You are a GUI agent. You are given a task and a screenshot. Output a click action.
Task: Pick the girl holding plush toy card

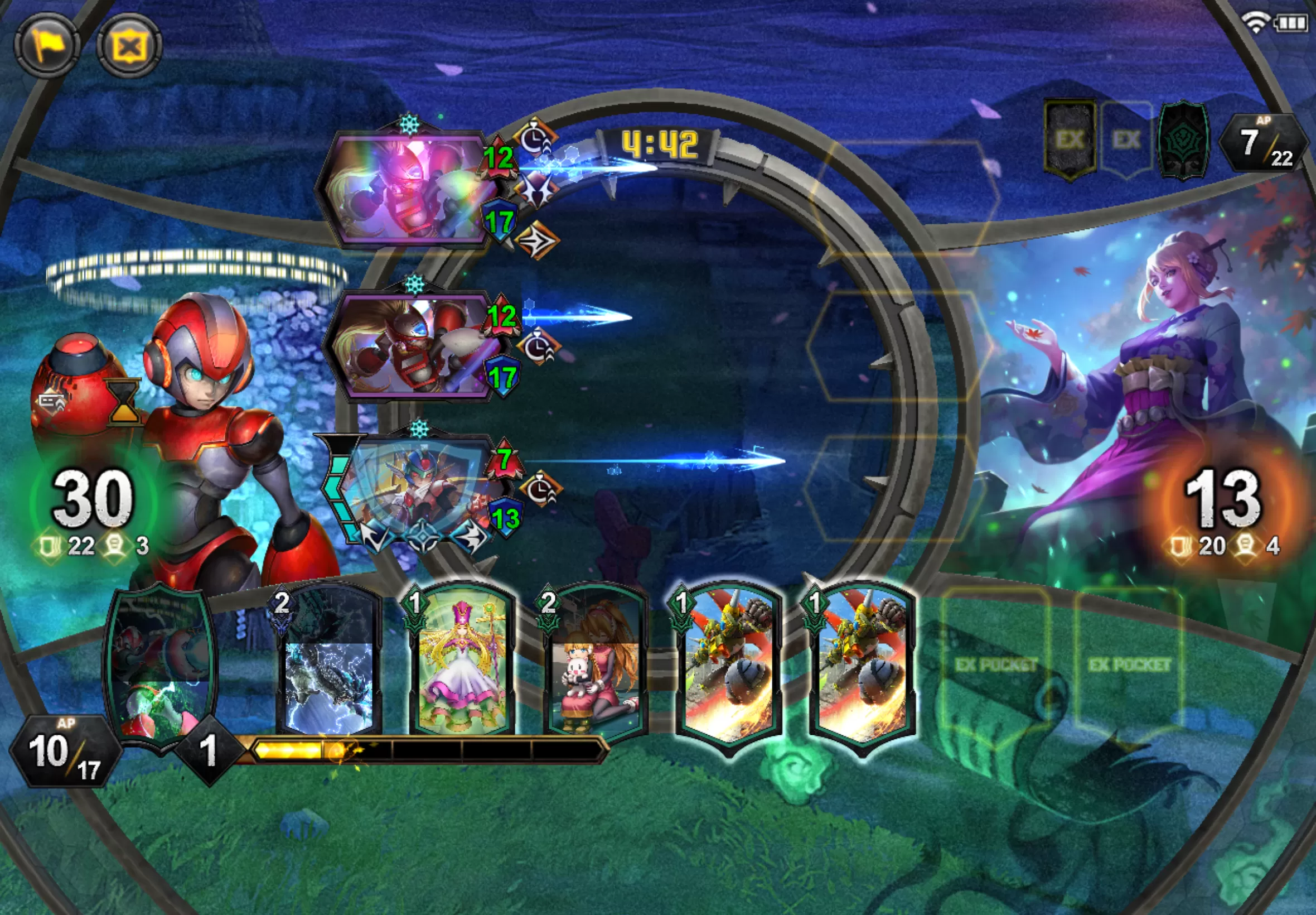[x=595, y=665]
